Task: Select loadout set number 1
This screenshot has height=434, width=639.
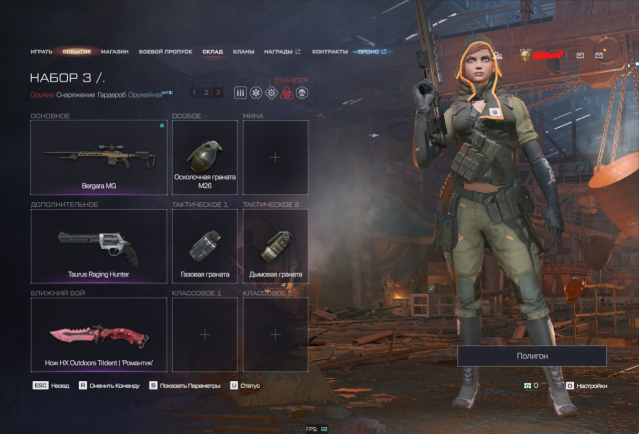Action: 194,93
